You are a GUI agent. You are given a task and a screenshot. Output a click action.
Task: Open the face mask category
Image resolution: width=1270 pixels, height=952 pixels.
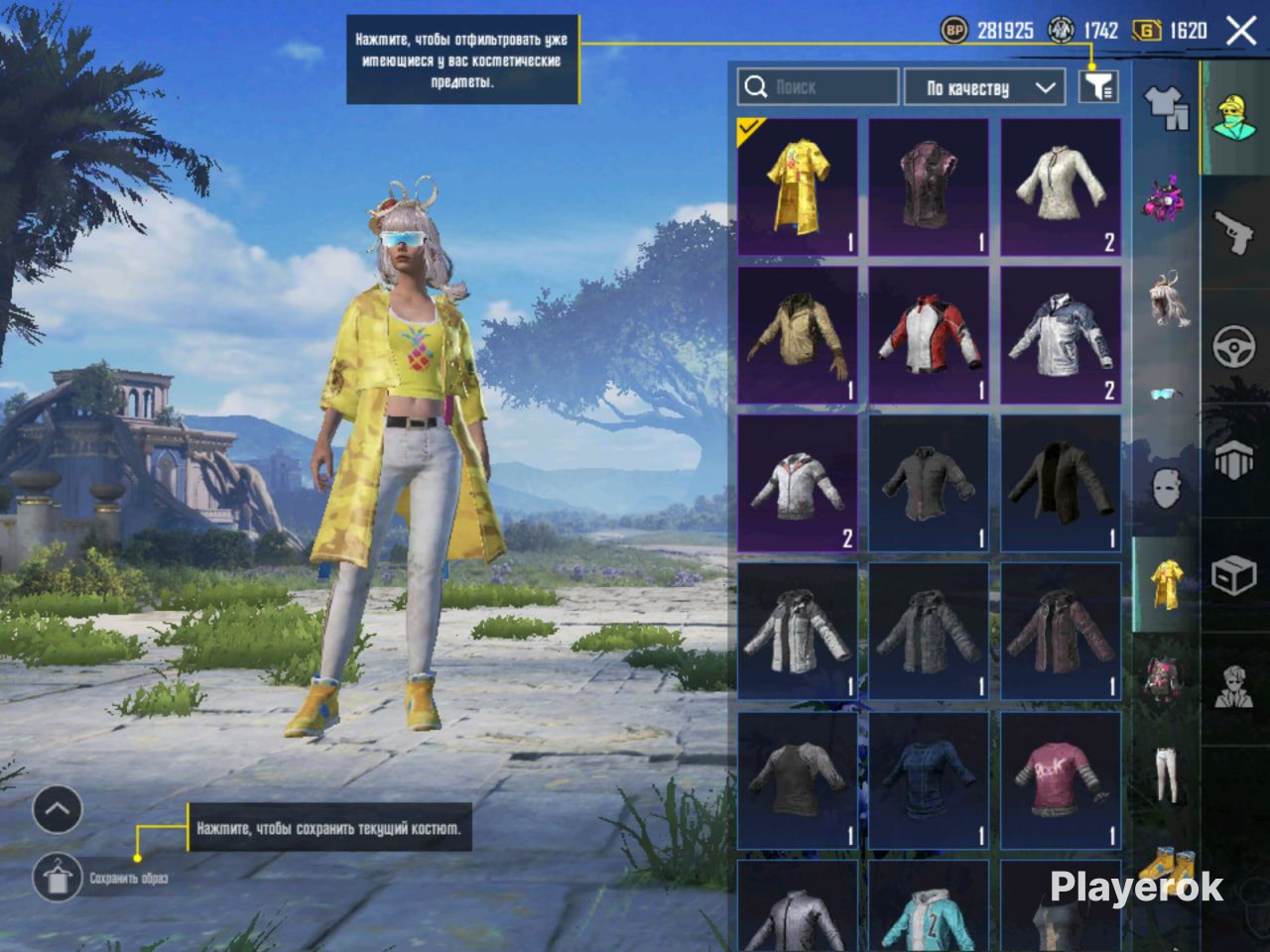1167,488
